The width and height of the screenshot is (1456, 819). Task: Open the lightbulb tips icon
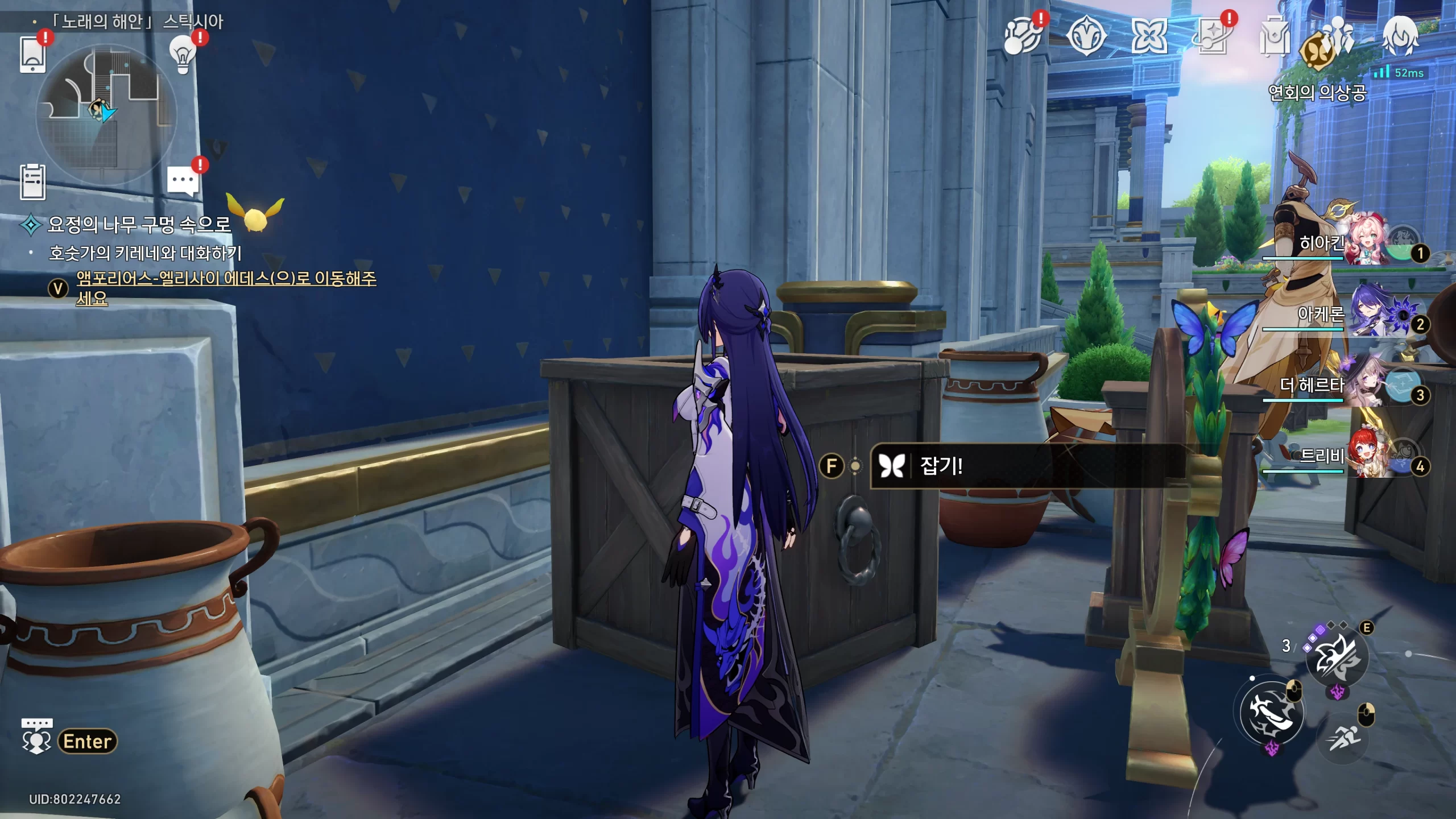[x=183, y=54]
